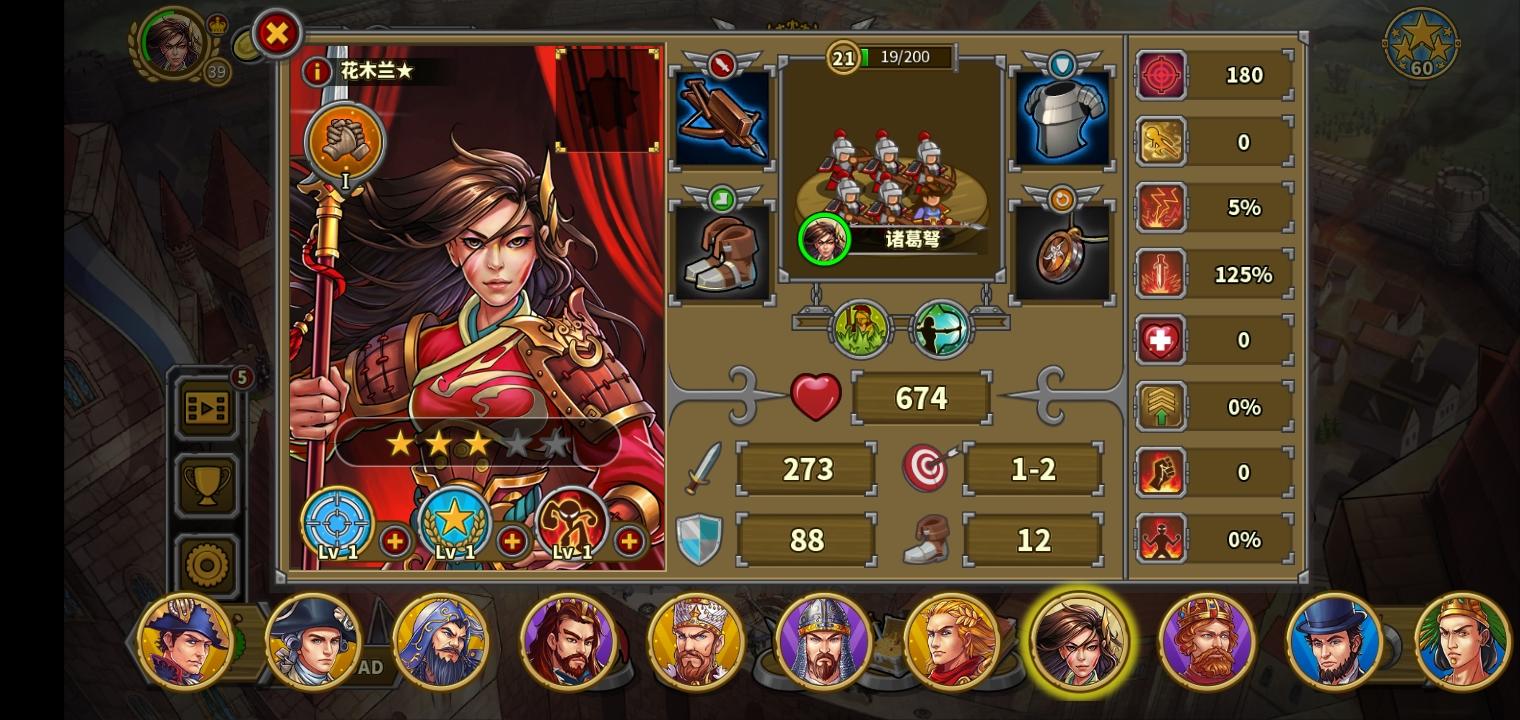Tap the critical damage stat icon showing 125%

pos(1161,273)
